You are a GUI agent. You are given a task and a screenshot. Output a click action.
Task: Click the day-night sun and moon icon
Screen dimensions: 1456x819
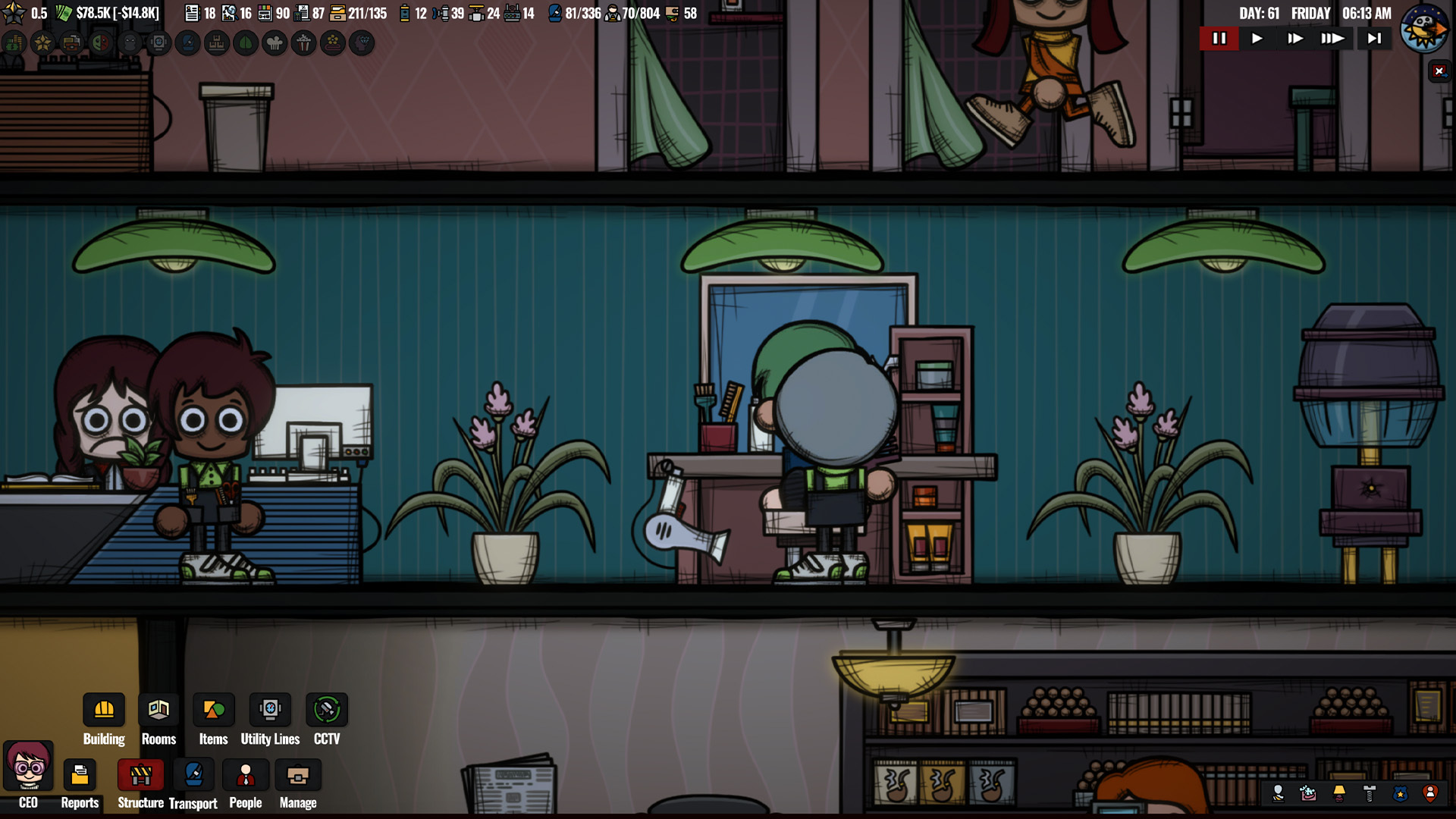point(1423,29)
